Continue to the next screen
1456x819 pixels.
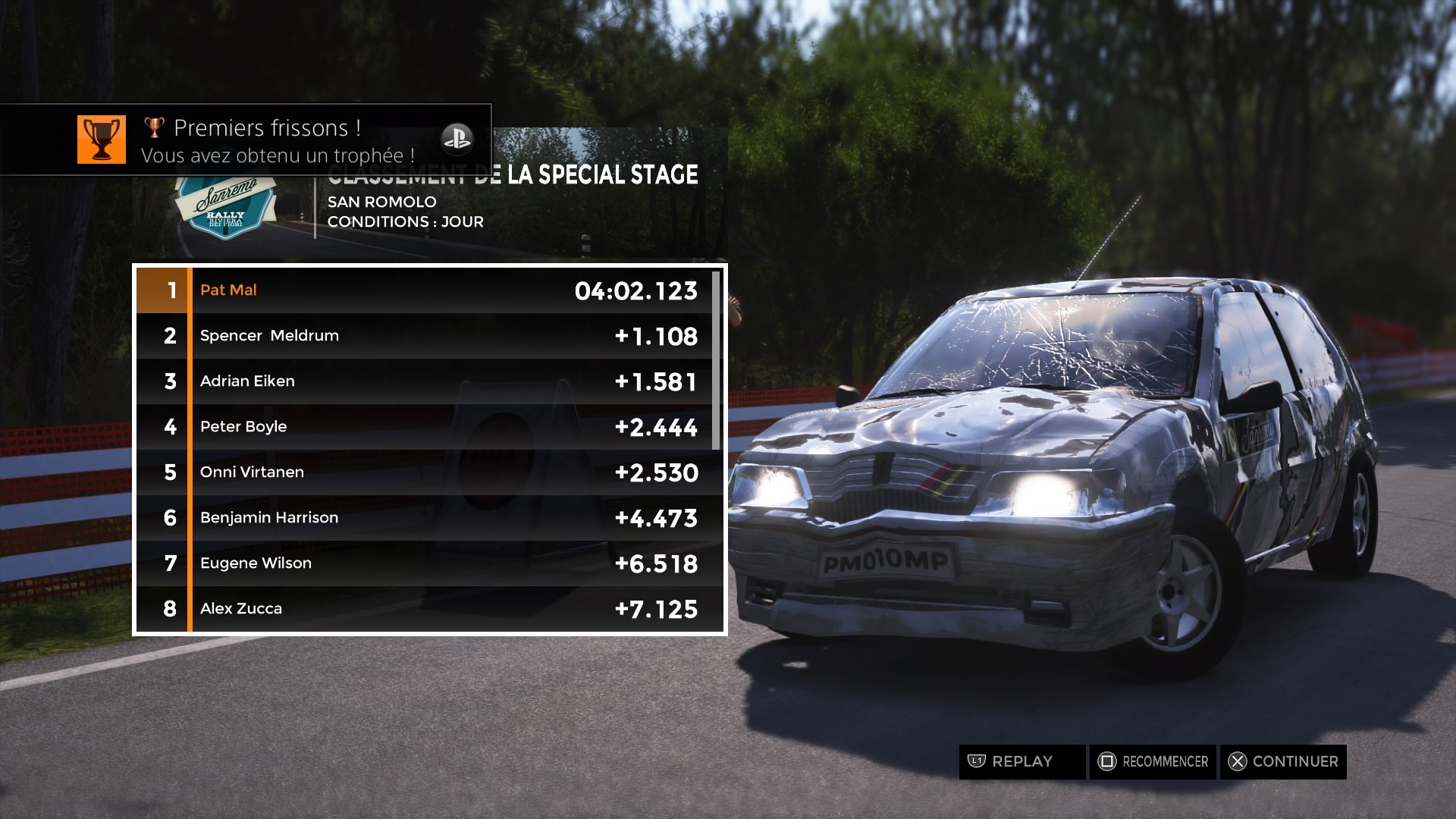pyautogui.click(x=1283, y=761)
